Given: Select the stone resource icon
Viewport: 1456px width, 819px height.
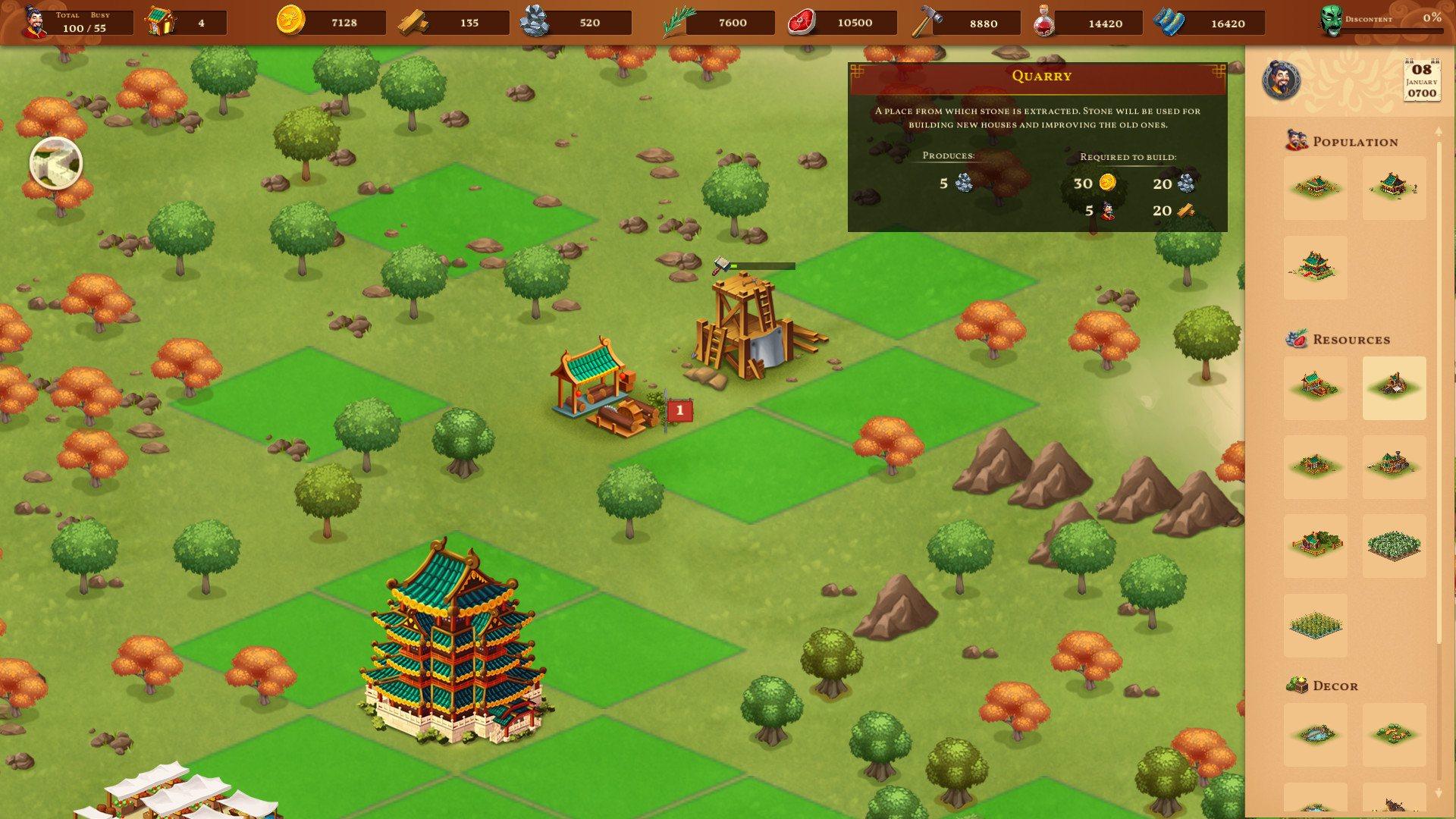Looking at the screenshot, I should click(535, 23).
